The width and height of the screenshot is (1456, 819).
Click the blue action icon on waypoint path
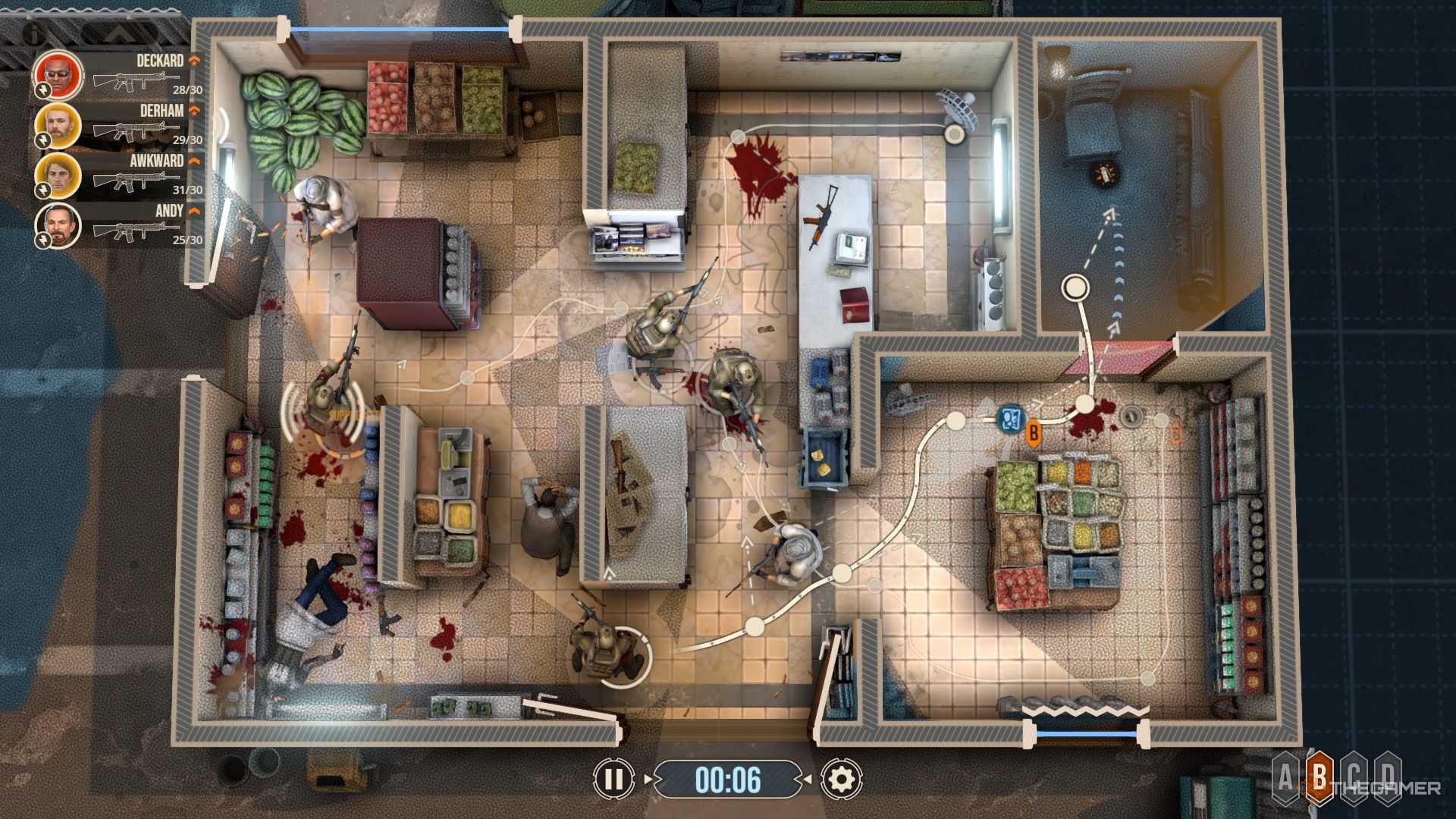pyautogui.click(x=1011, y=419)
